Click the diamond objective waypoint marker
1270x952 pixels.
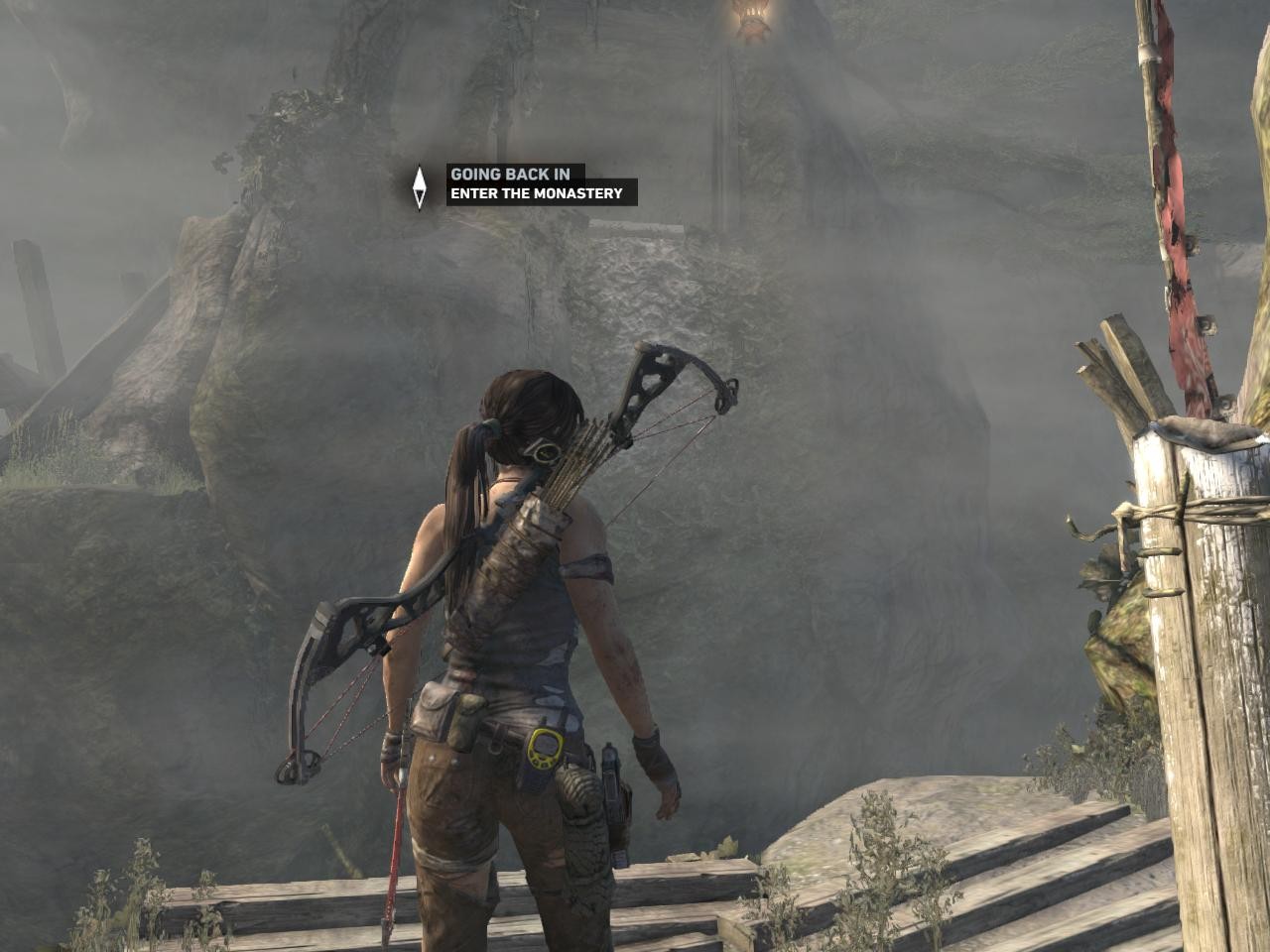point(420,185)
